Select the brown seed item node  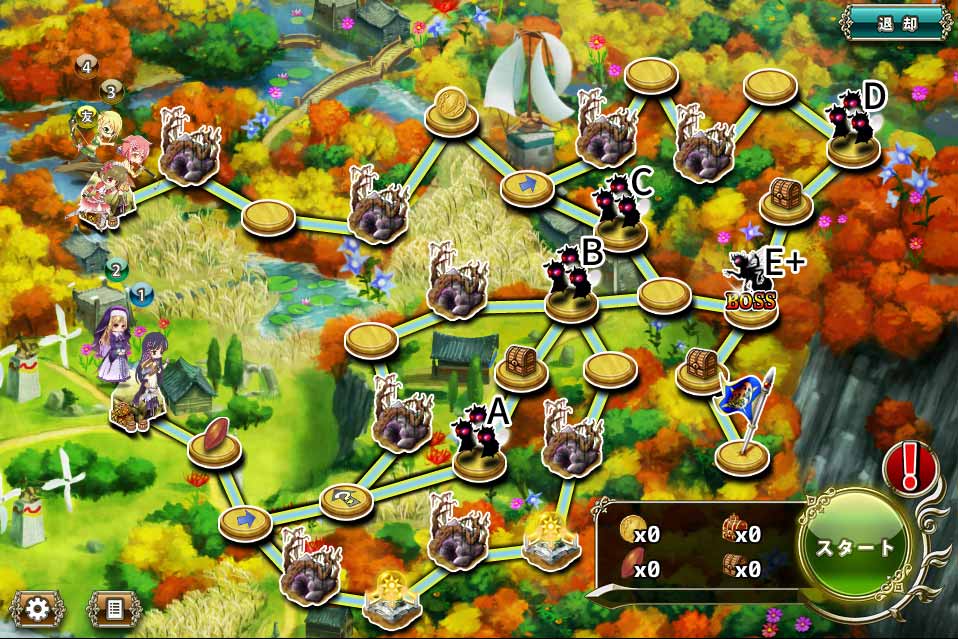tap(214, 442)
